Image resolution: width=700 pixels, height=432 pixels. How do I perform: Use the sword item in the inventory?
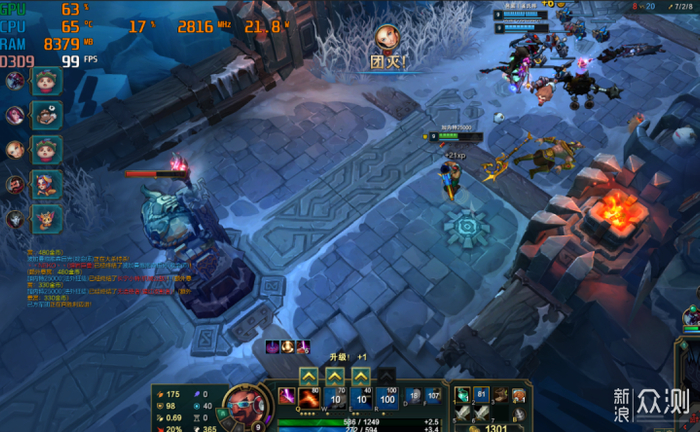463,413
